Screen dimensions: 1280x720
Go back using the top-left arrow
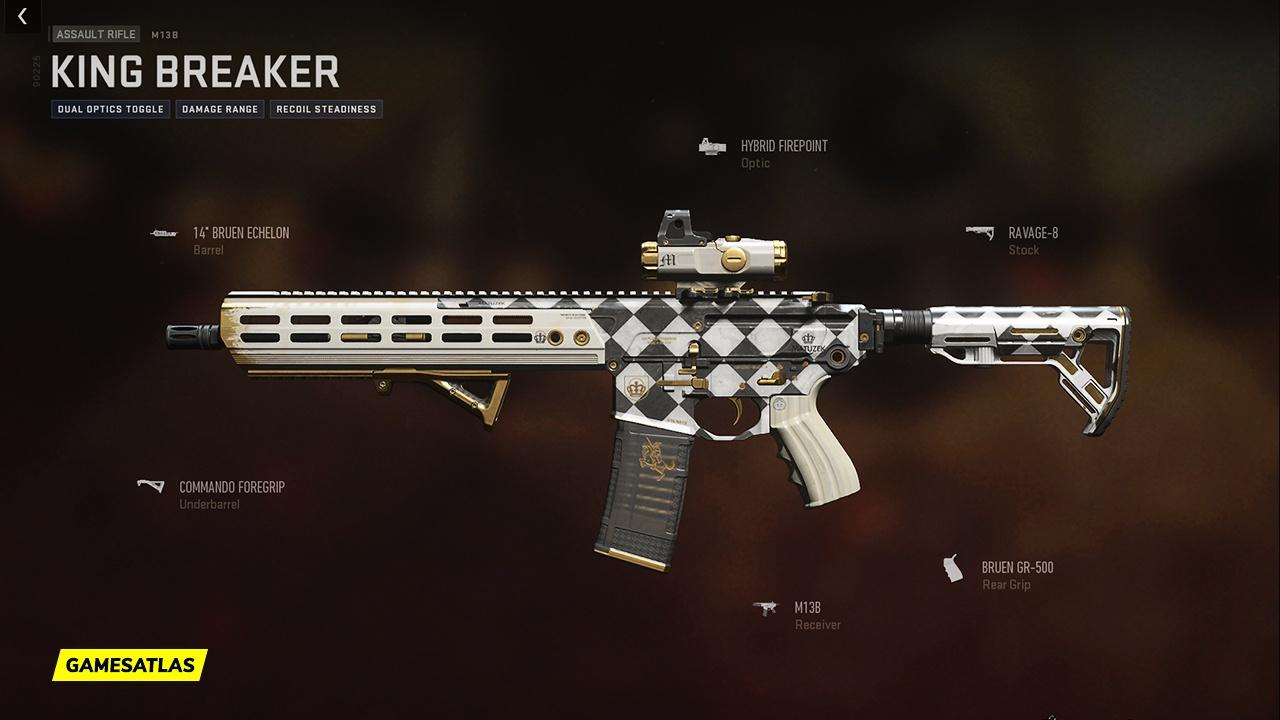22,17
